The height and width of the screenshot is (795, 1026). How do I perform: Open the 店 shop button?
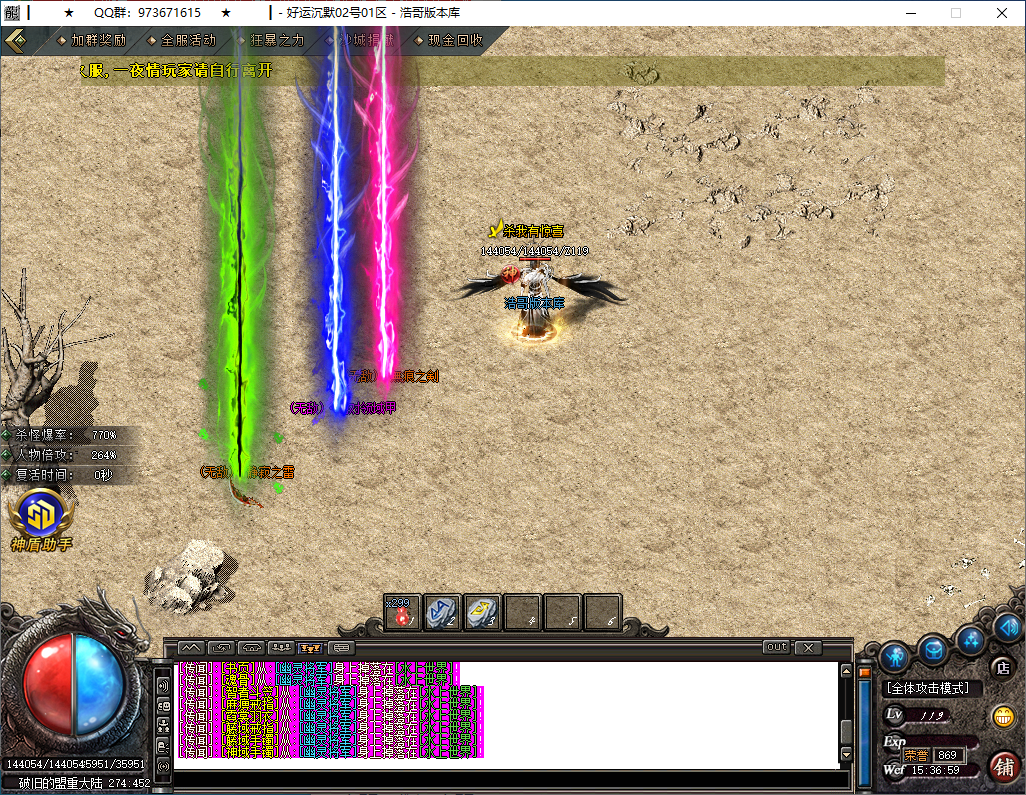pyautogui.click(x=1001, y=667)
